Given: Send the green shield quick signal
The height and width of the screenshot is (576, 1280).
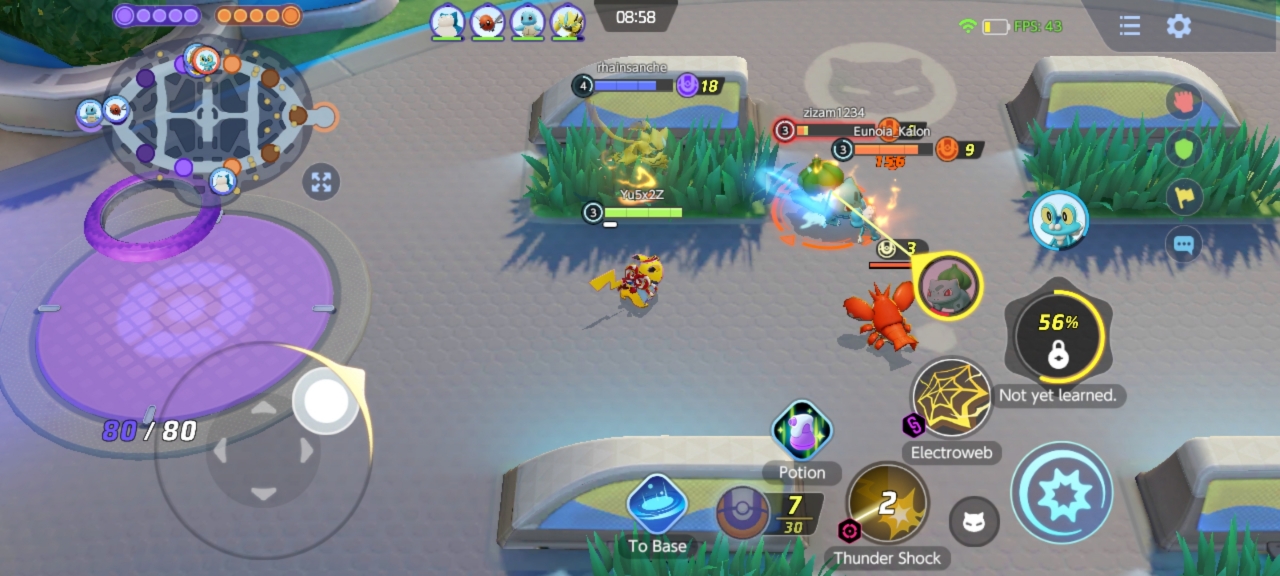Looking at the screenshot, I should (x=1185, y=150).
